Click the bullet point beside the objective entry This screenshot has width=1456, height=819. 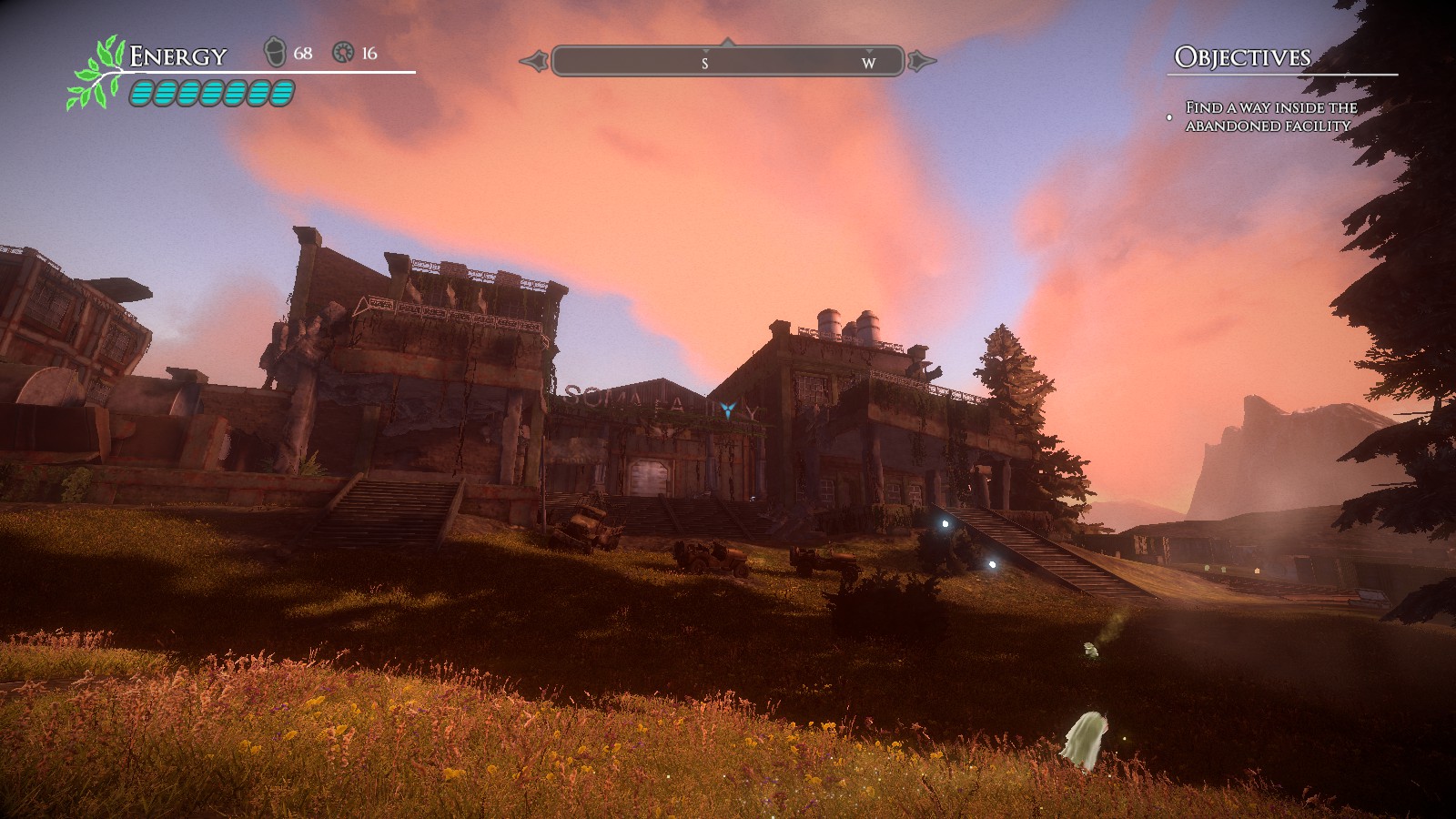pos(1169,116)
